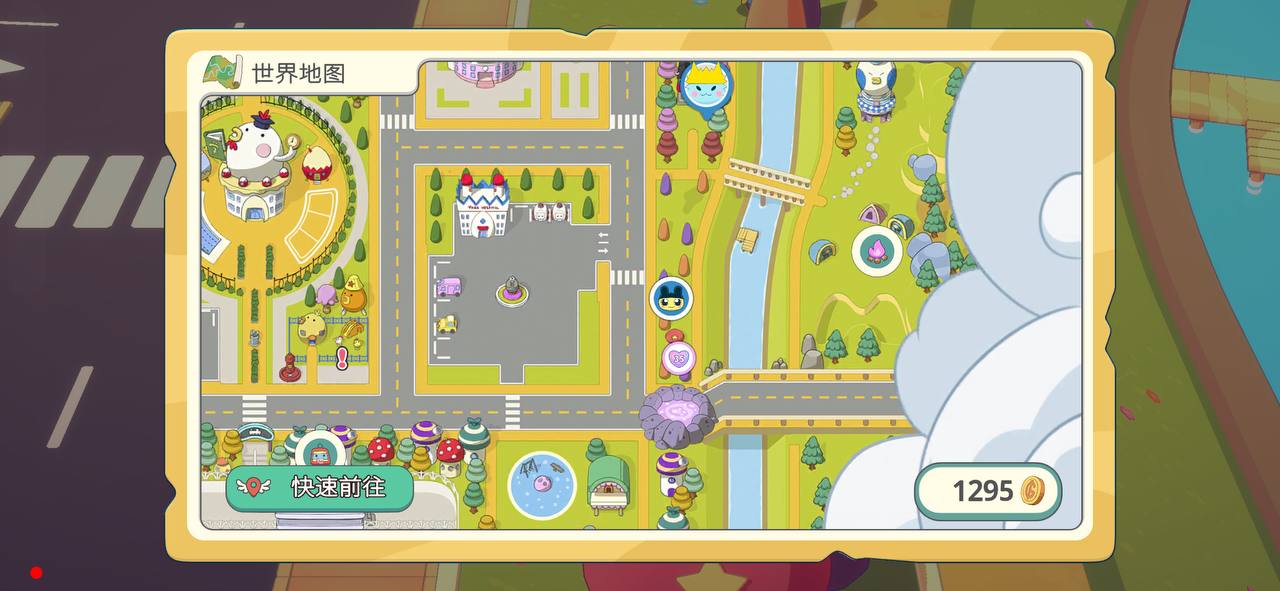
Task: Pick the blue crowned character map pin
Action: coord(706,88)
